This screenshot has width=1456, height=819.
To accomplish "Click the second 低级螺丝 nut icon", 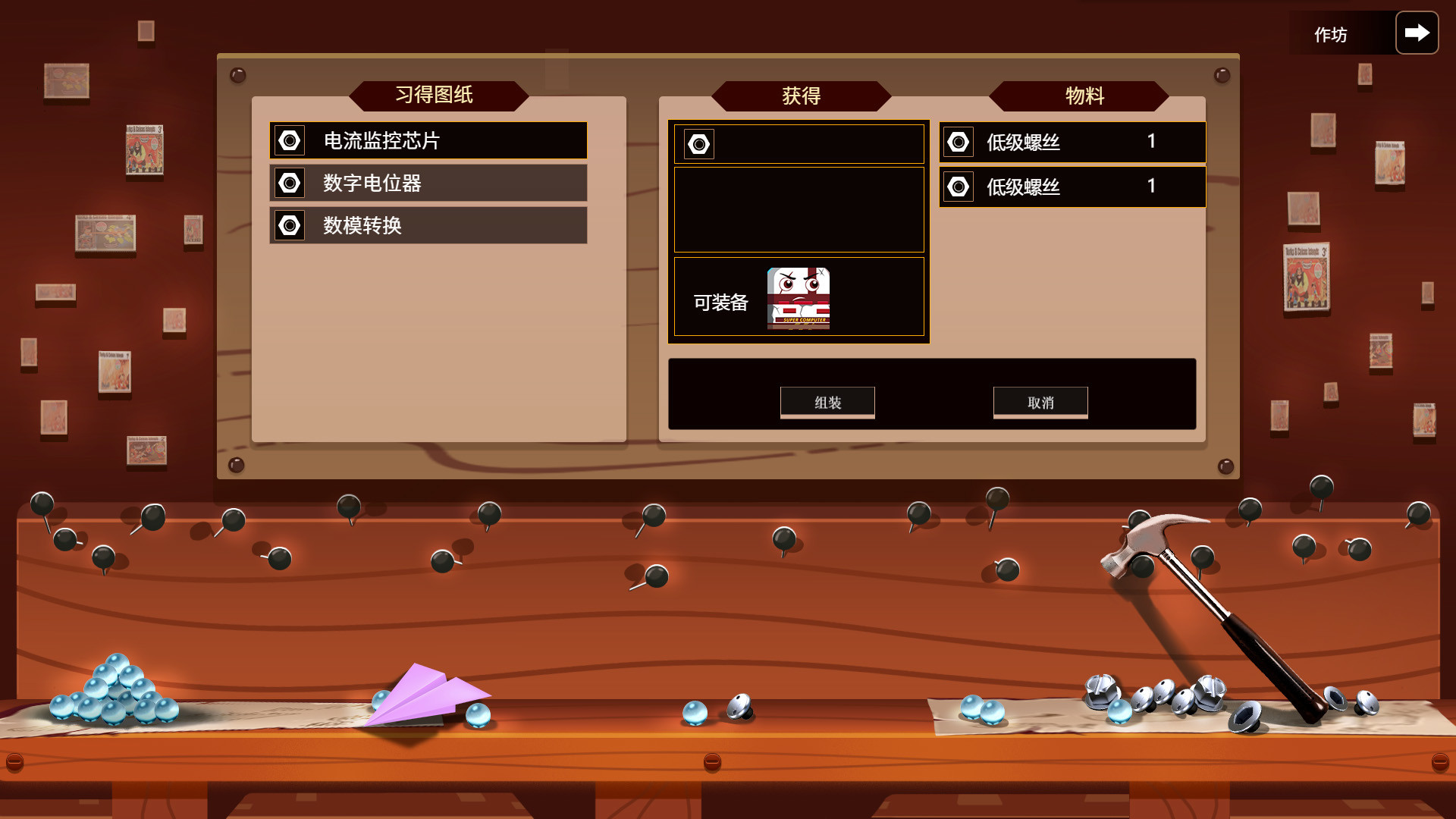I will coord(959,187).
